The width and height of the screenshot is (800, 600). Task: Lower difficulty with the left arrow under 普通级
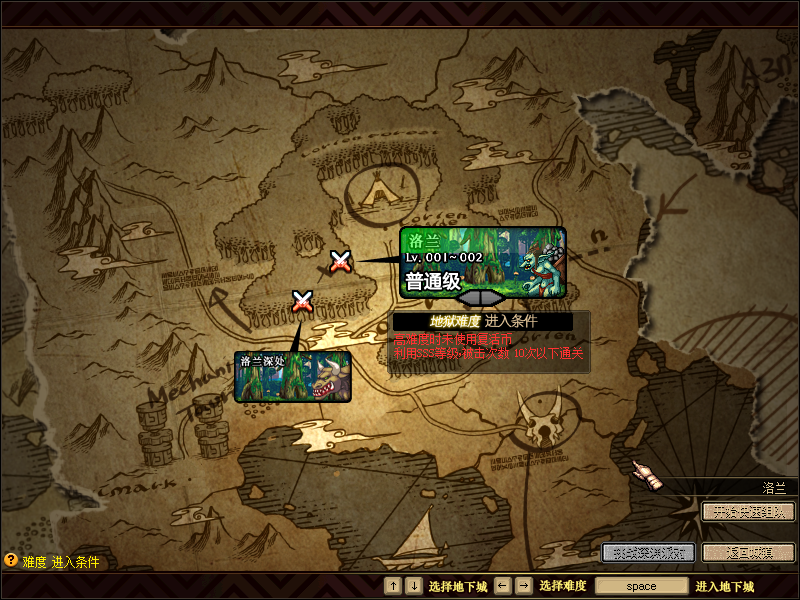tap(468, 298)
